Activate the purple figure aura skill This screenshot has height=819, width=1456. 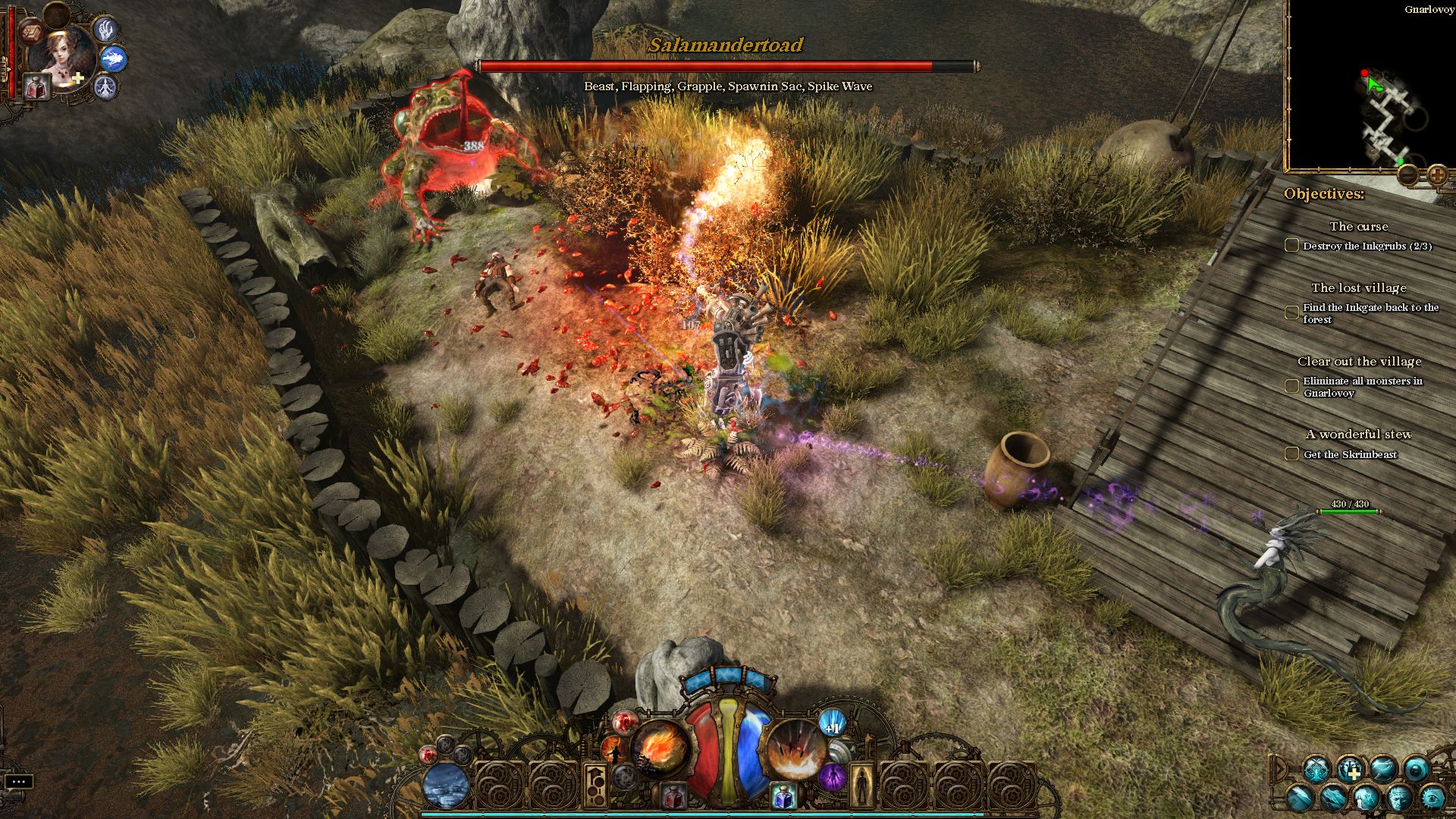click(x=833, y=777)
